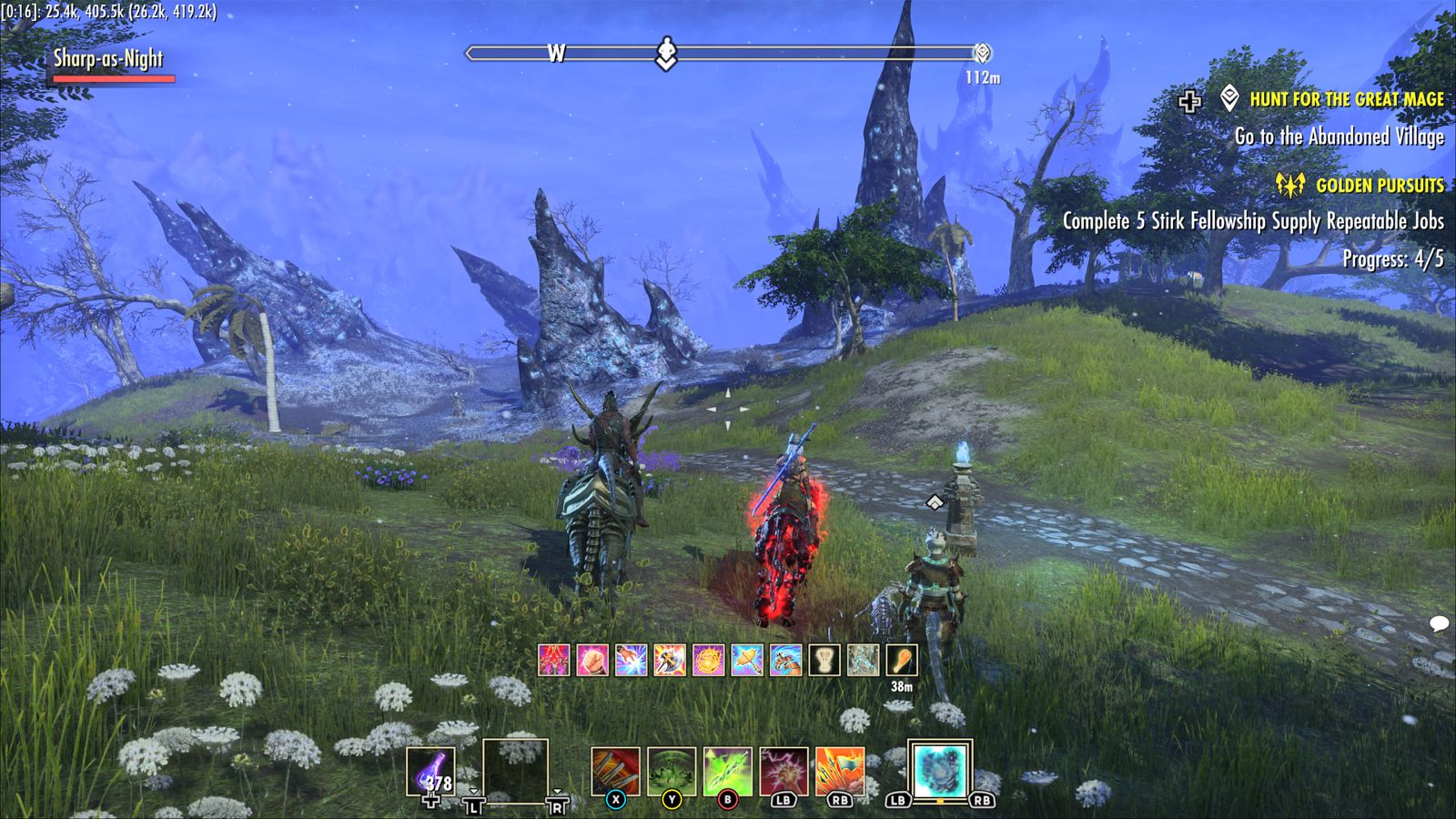Activate the red blades ability
Image resolution: width=1456 pixels, height=819 pixels.
(615, 772)
